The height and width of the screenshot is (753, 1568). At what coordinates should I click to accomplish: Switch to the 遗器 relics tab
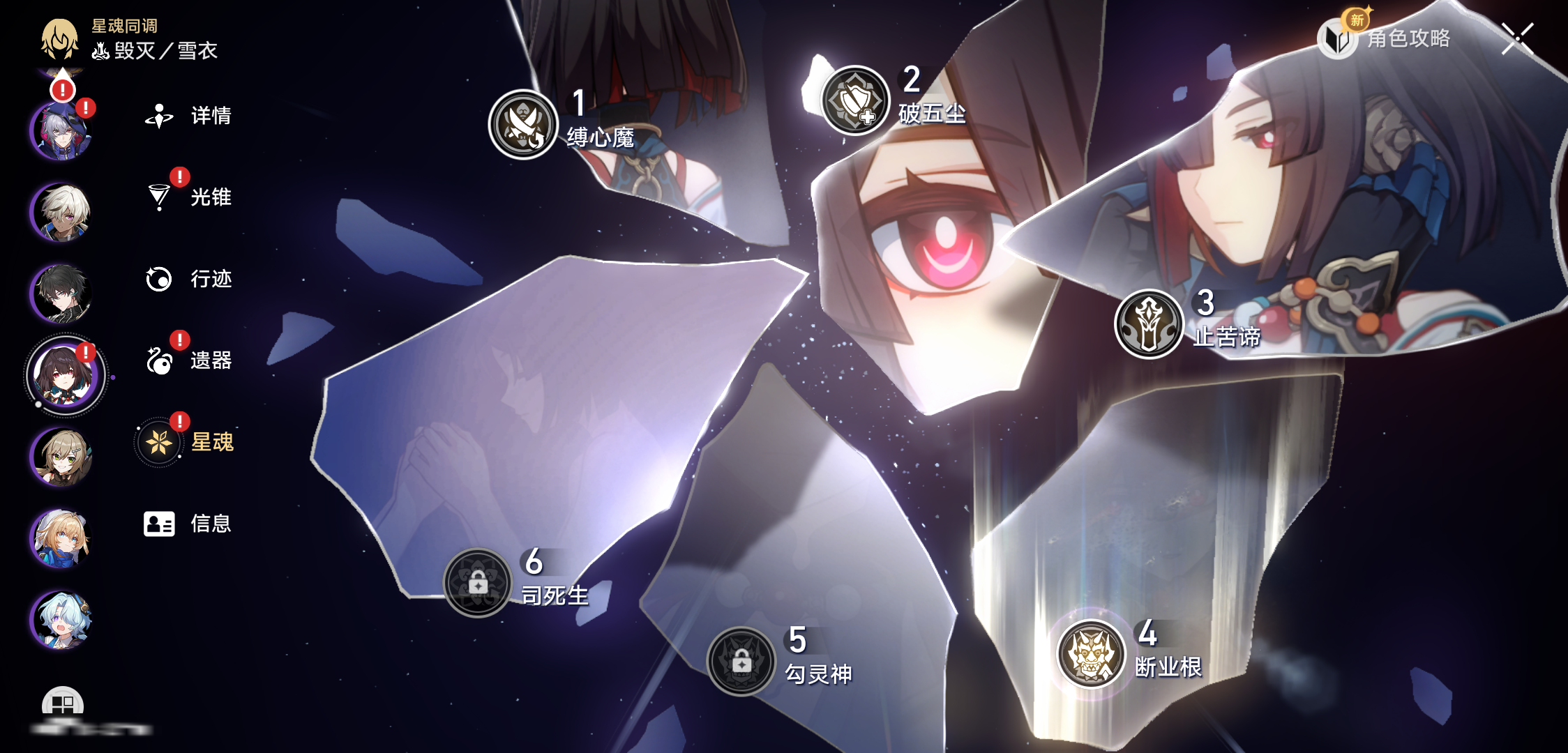(x=188, y=360)
